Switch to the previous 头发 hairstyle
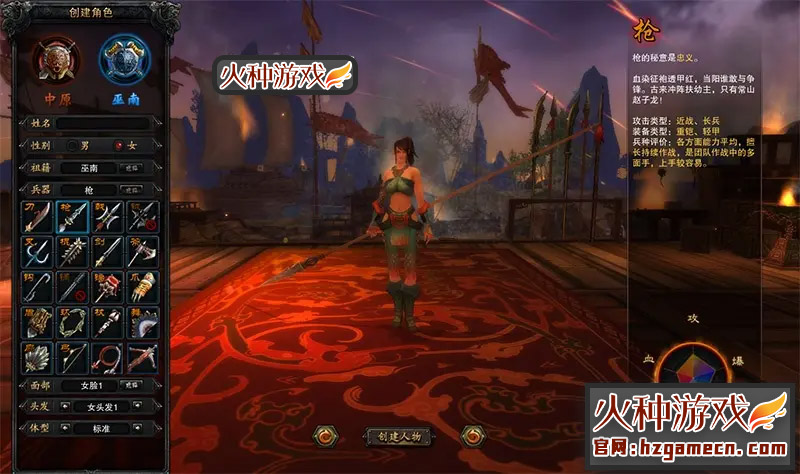 pos(63,407)
